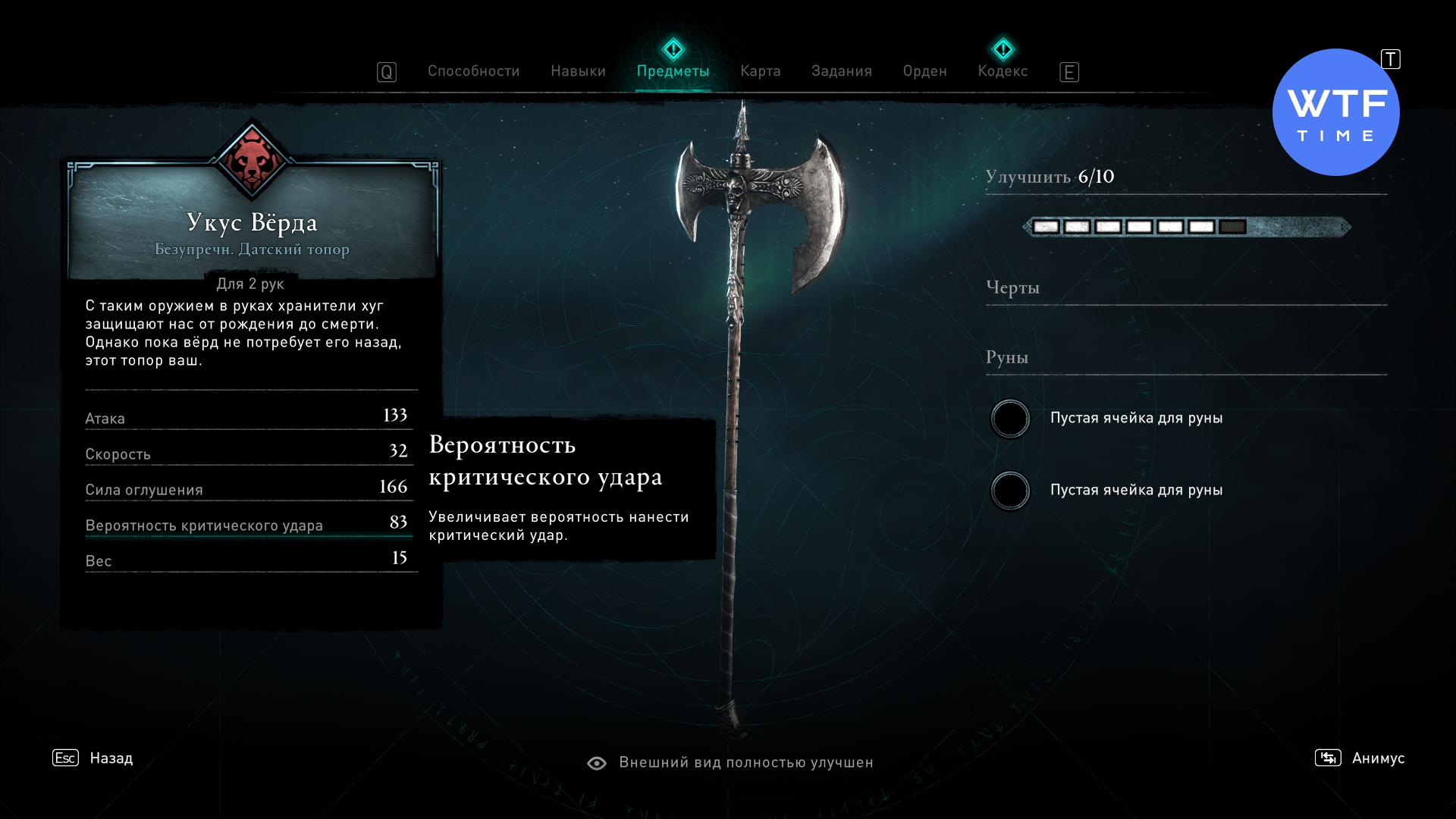This screenshot has height=819, width=1456.
Task: Switch to the Задания tab
Action: [841, 71]
